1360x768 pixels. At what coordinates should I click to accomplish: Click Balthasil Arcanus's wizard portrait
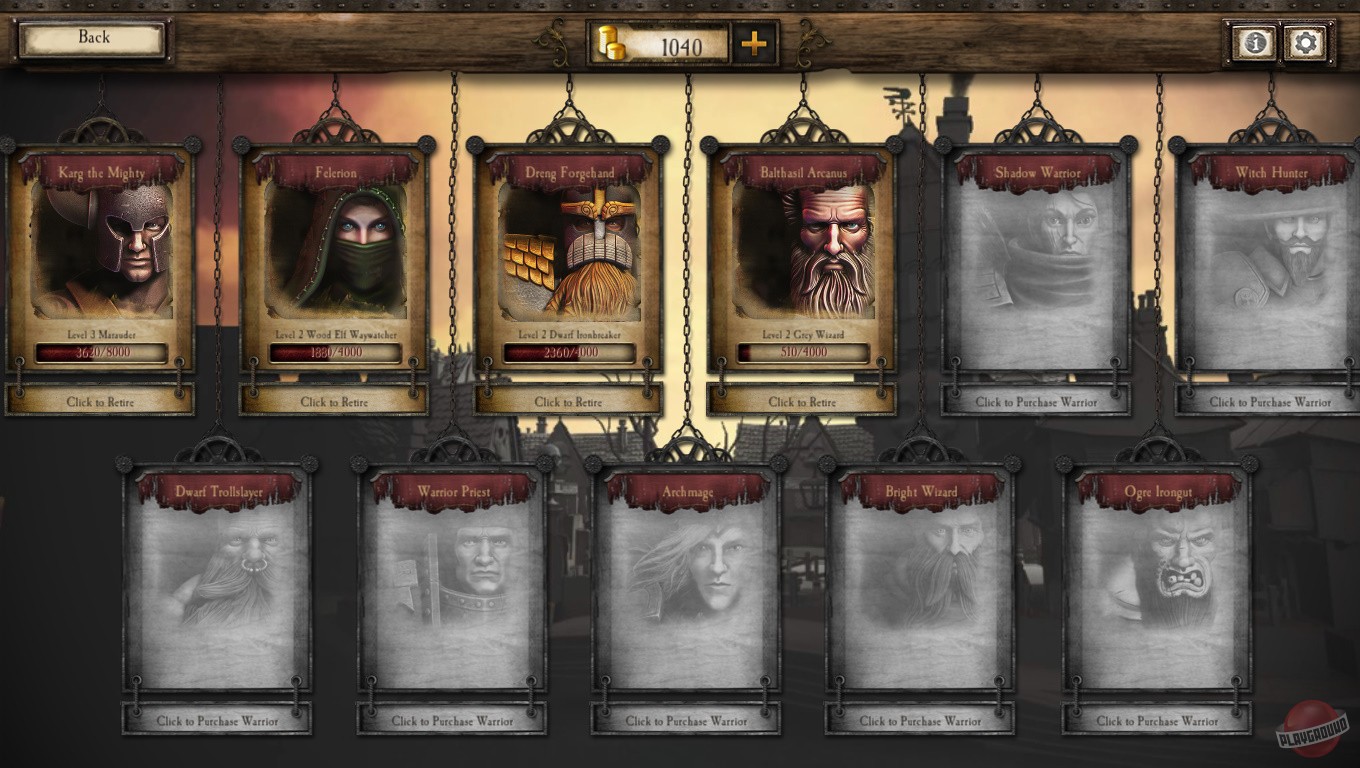pos(802,250)
